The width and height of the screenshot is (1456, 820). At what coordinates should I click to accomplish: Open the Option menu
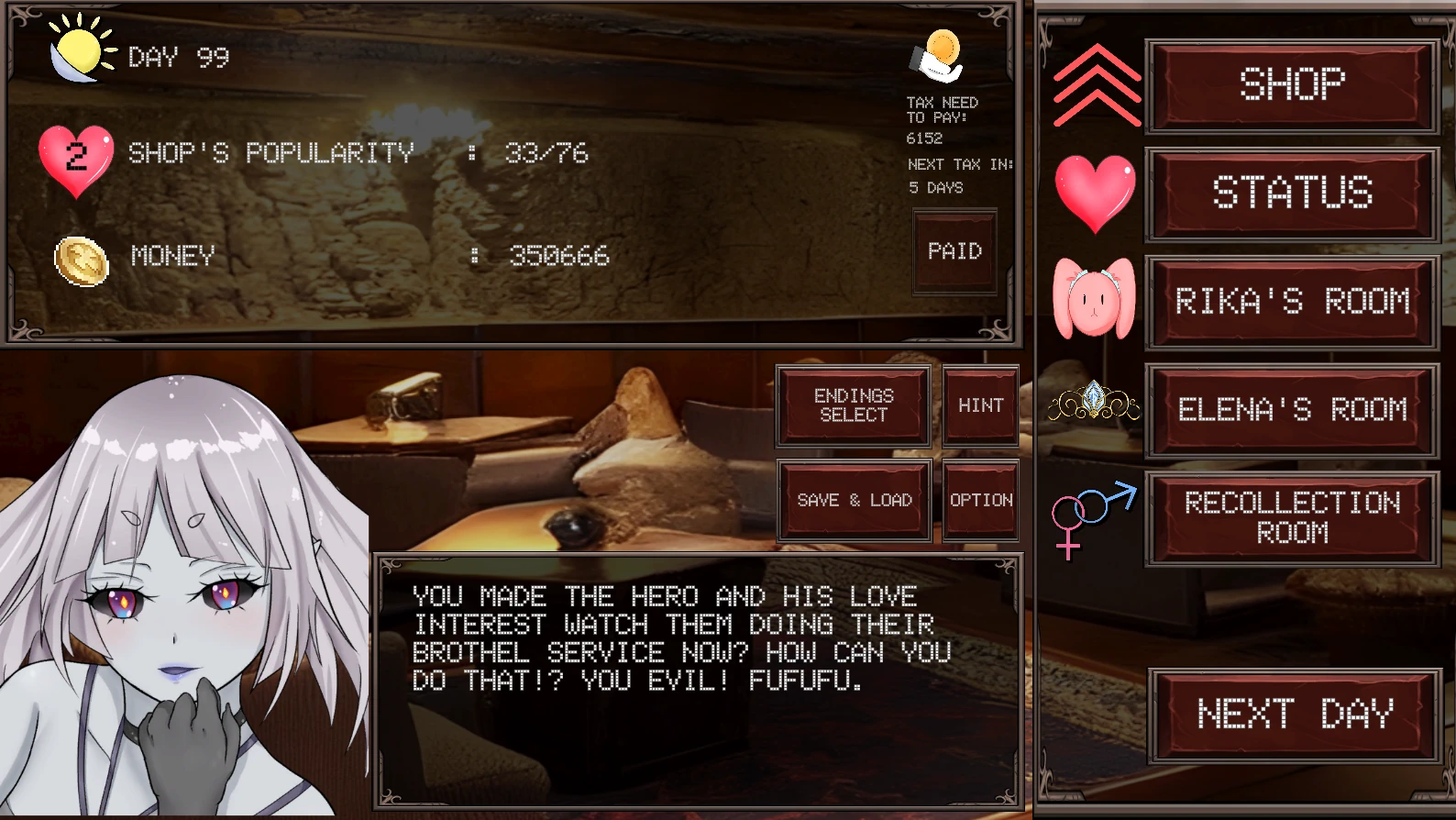(980, 500)
